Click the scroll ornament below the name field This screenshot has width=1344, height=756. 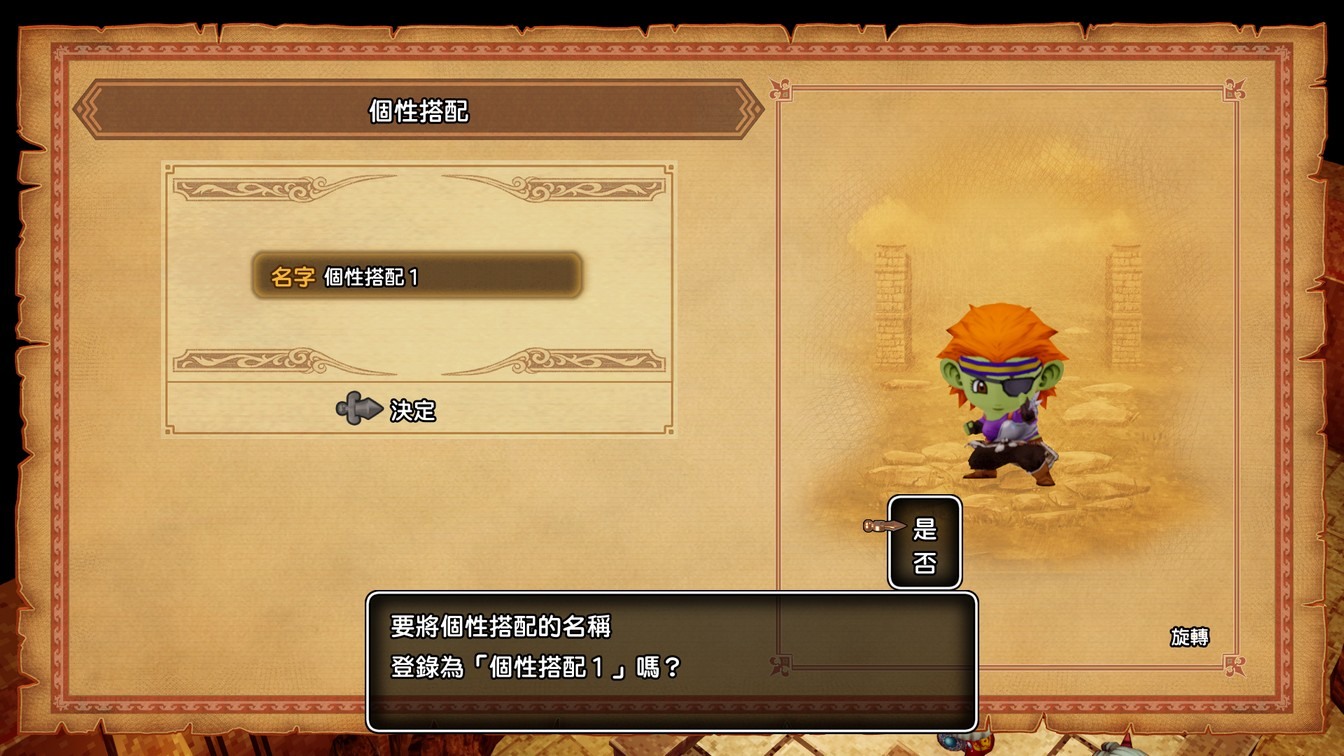pos(420,362)
